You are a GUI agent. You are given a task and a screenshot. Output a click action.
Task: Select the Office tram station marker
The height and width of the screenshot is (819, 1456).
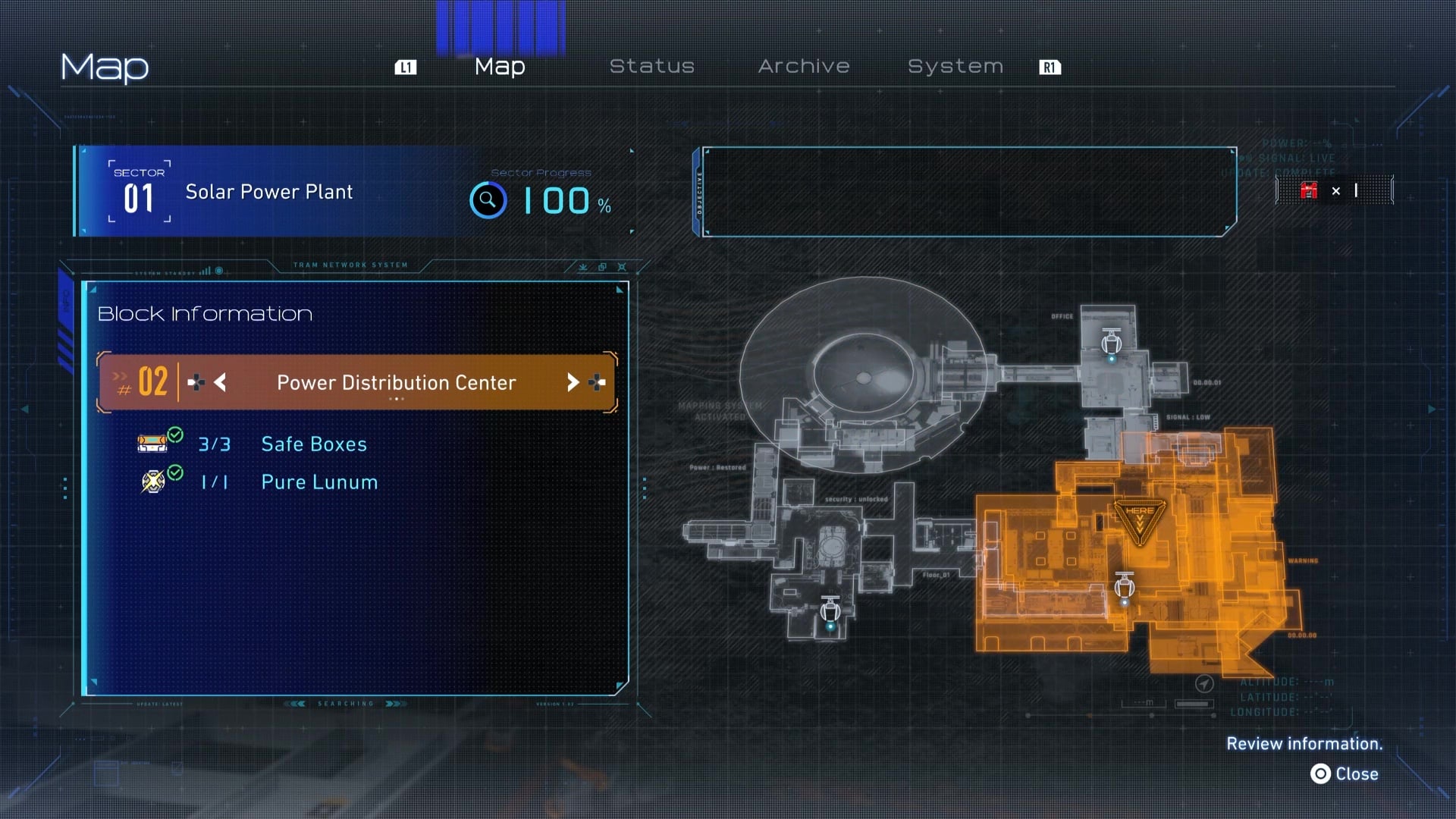click(x=1112, y=344)
